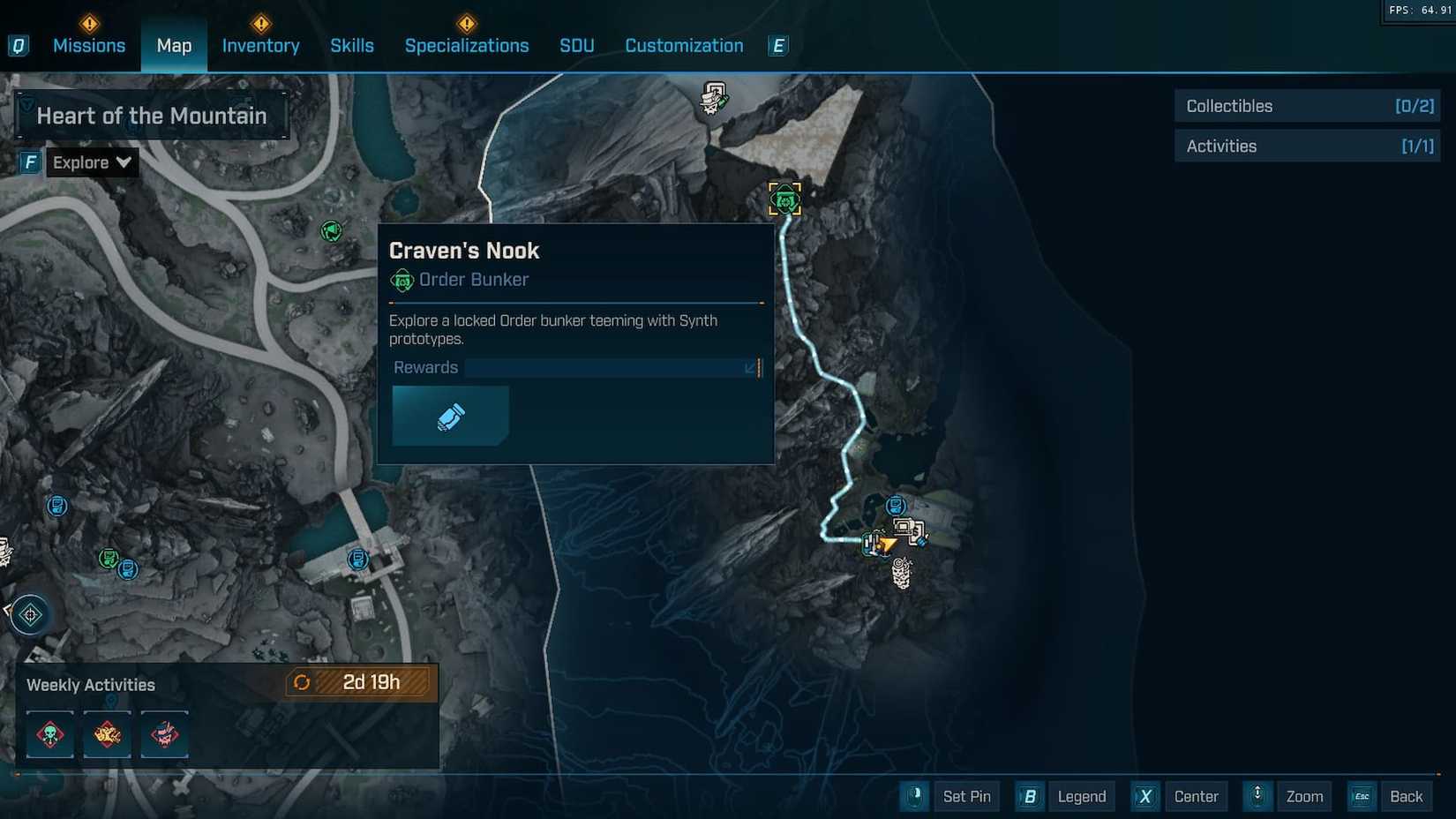
Task: Click the weapon skin reward icon
Action: pos(450,416)
